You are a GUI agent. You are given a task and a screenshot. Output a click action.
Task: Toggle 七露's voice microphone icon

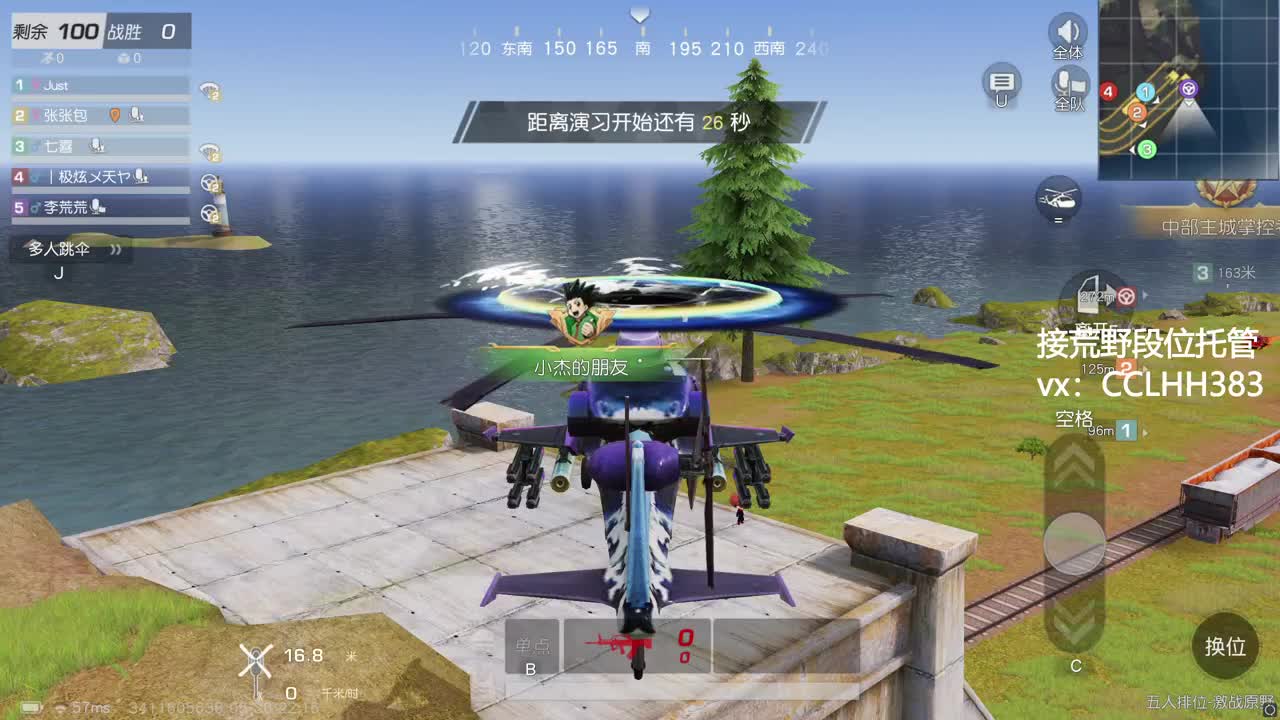[x=96, y=145]
